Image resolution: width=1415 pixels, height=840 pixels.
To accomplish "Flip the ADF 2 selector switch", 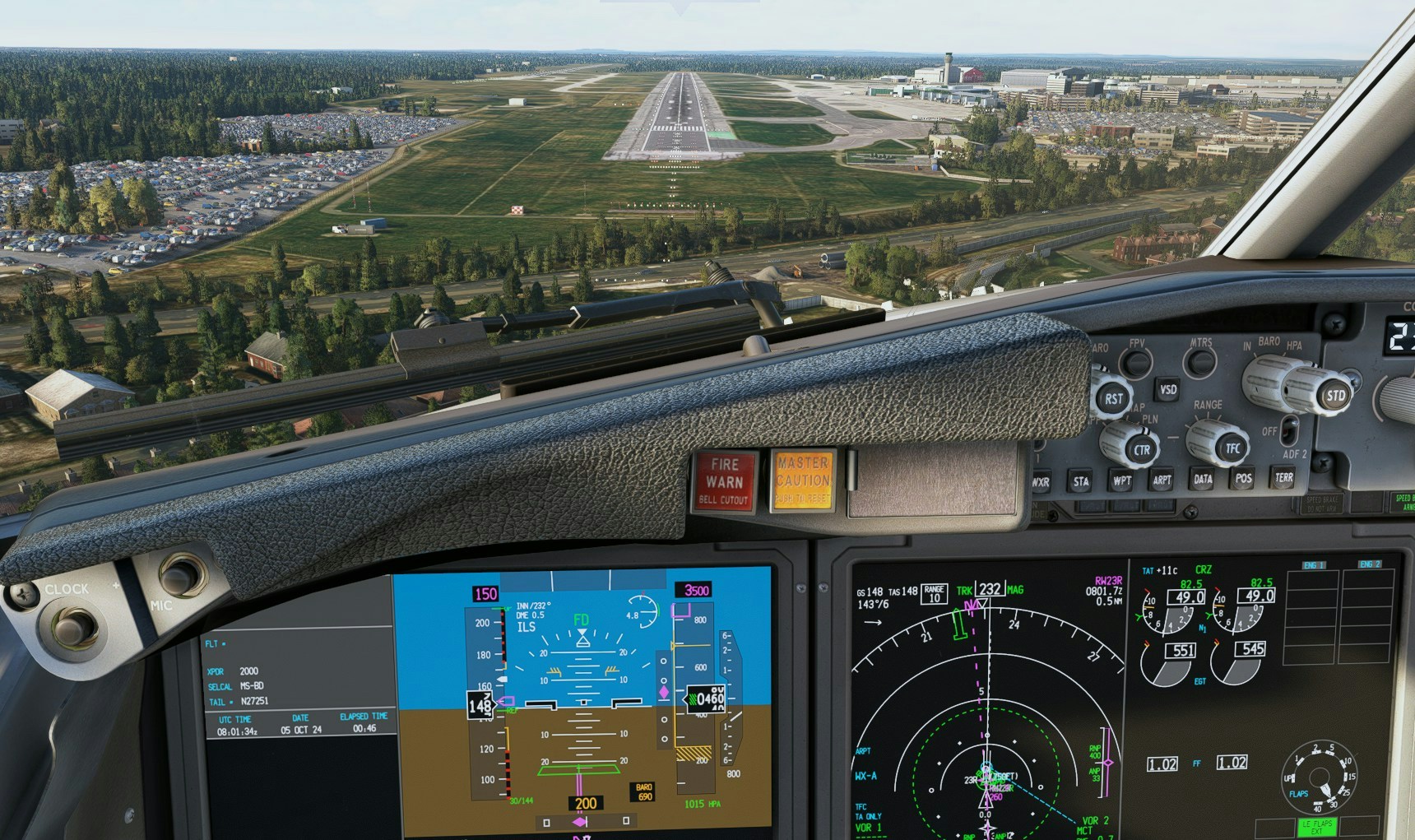I will (x=1289, y=429).
